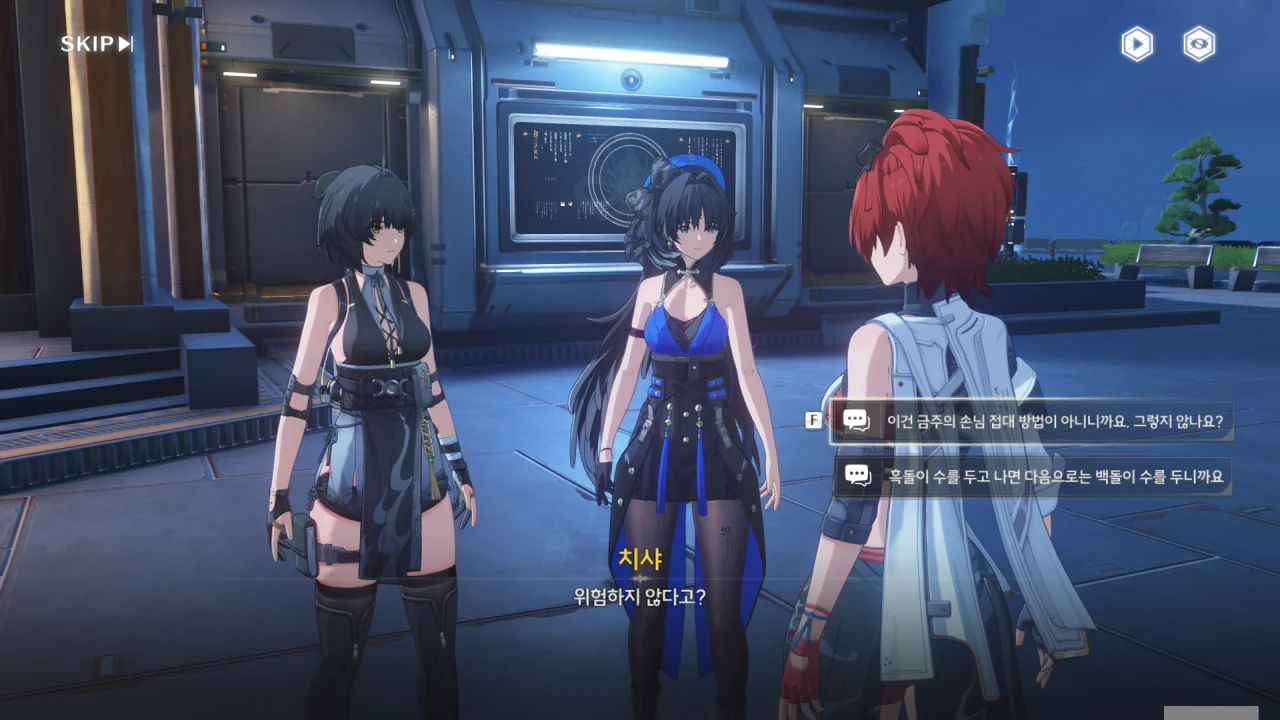Screen dimensions: 1280x720
Task: Enable auto-play with the hexagon play icon
Action: pyautogui.click(x=1137, y=44)
